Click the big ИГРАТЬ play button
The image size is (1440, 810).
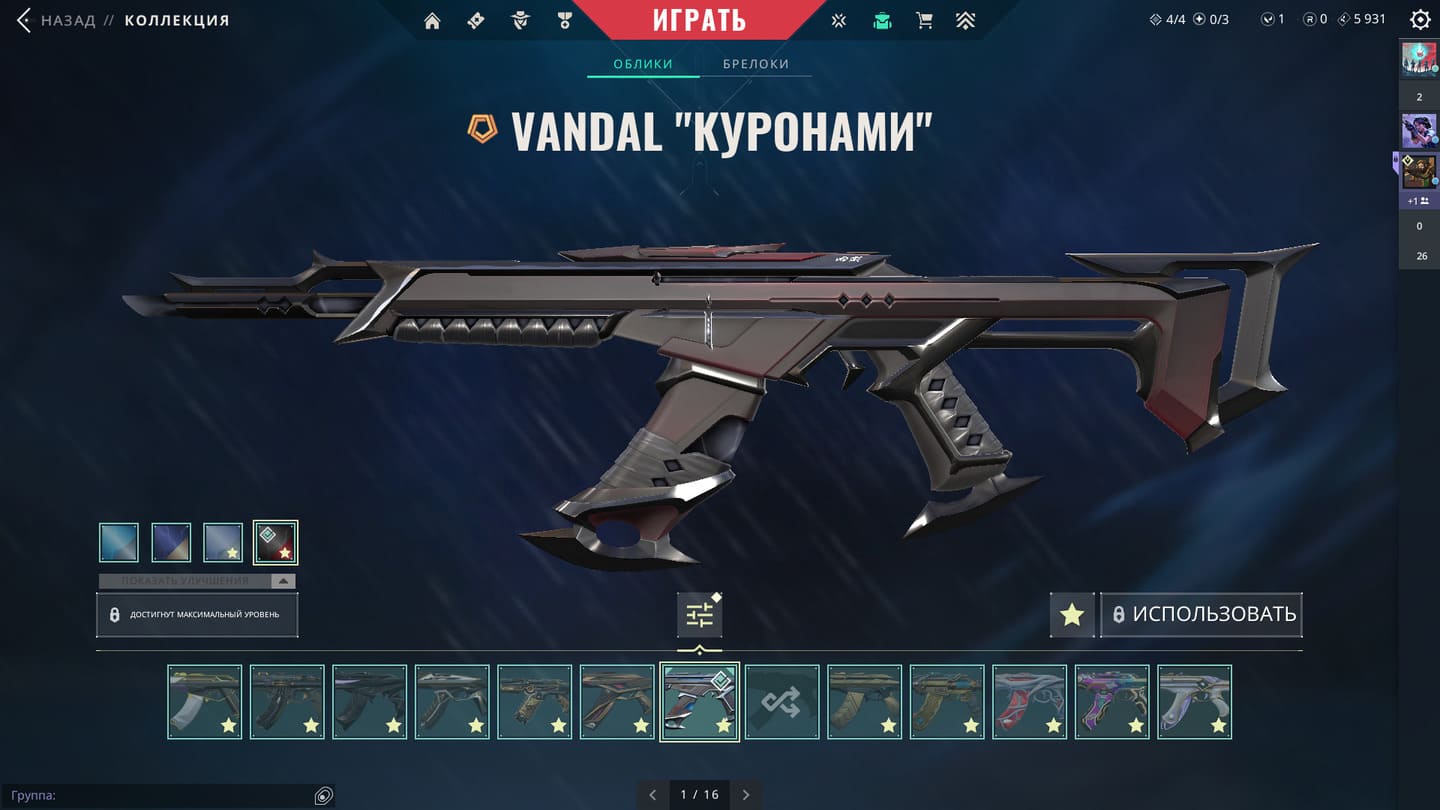[x=699, y=20]
